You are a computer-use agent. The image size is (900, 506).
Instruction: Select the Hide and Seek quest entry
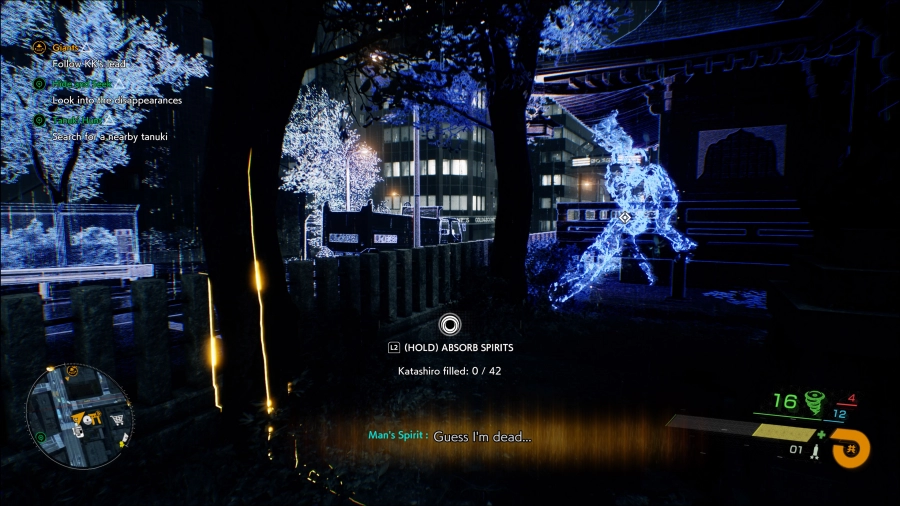click(79, 84)
